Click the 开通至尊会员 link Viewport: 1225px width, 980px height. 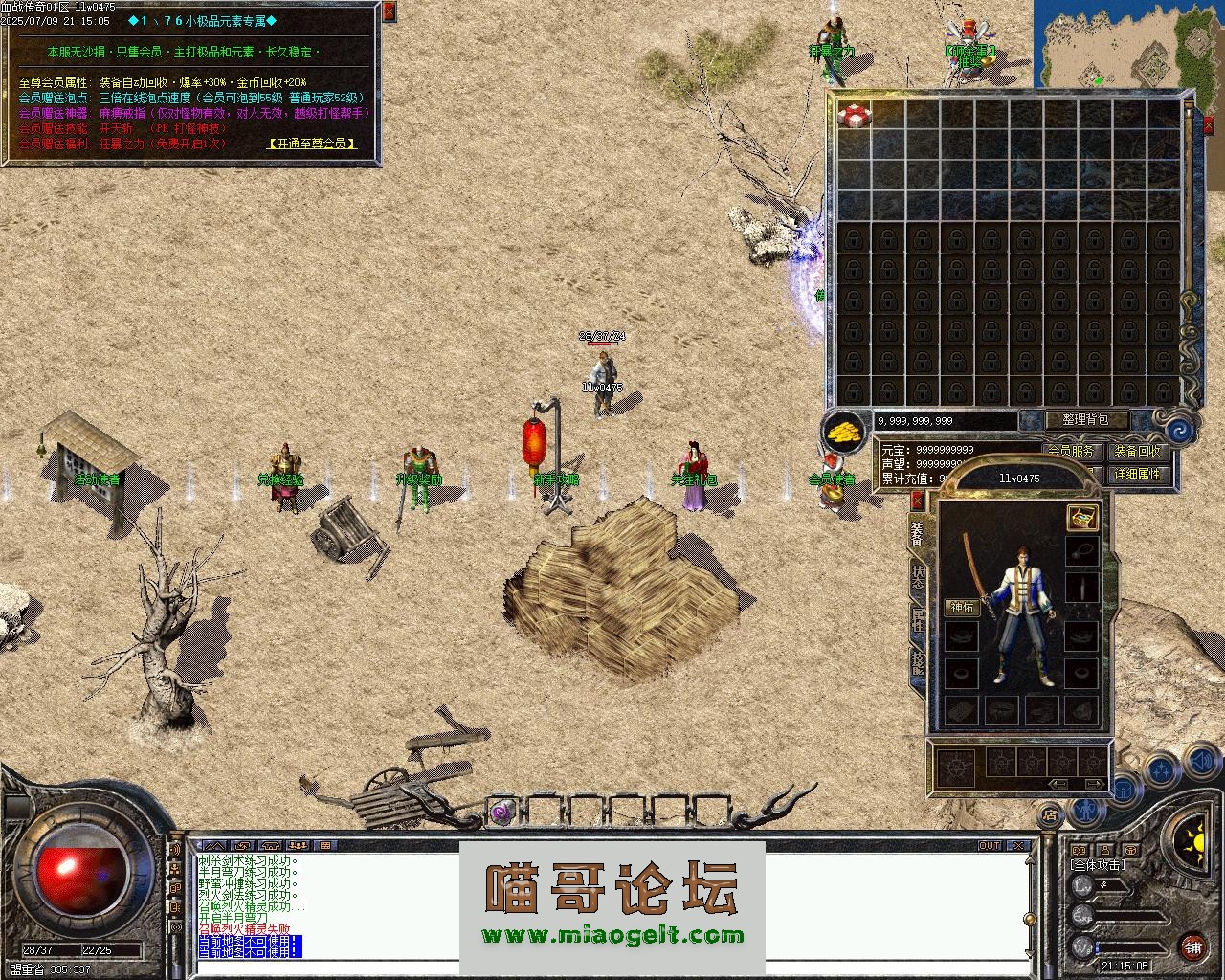point(312,144)
